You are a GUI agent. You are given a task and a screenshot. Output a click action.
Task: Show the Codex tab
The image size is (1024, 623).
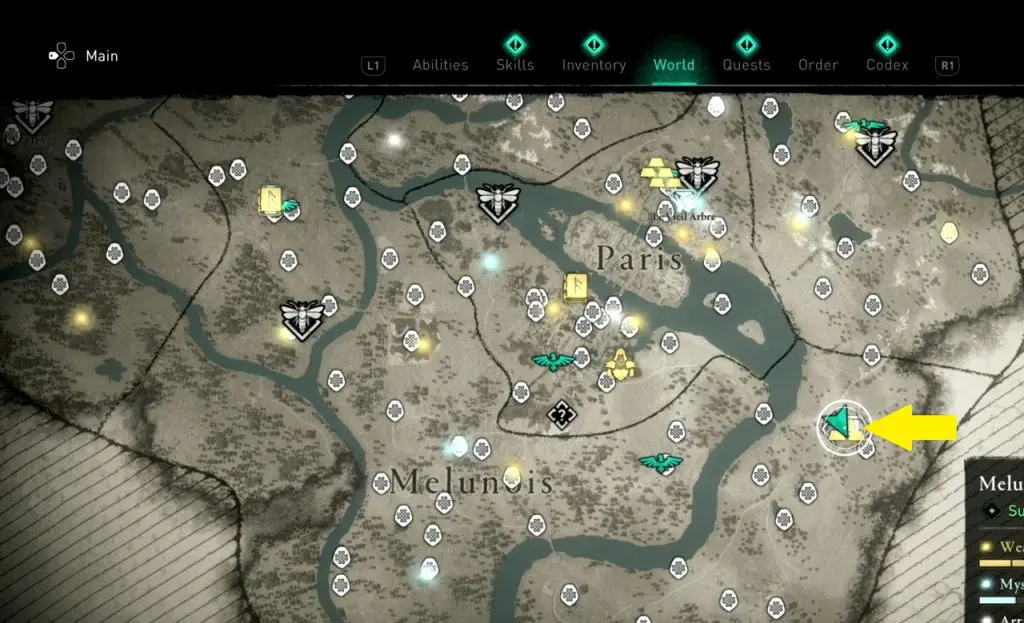click(887, 65)
